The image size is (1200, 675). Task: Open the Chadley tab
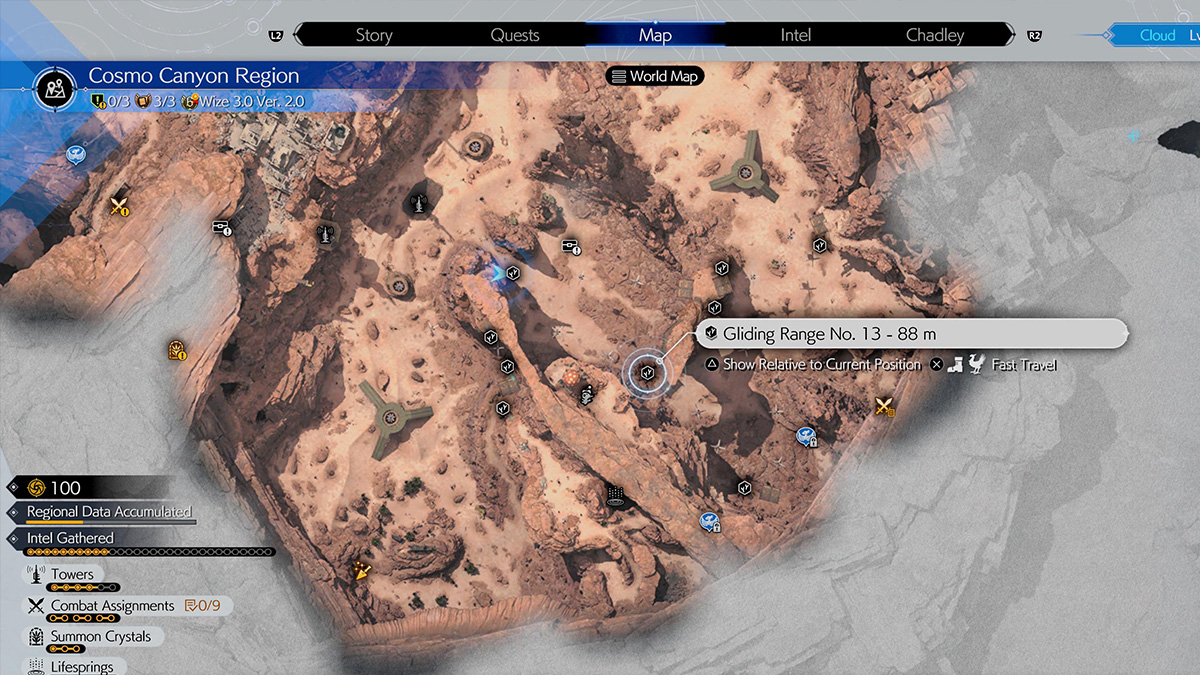click(x=935, y=35)
